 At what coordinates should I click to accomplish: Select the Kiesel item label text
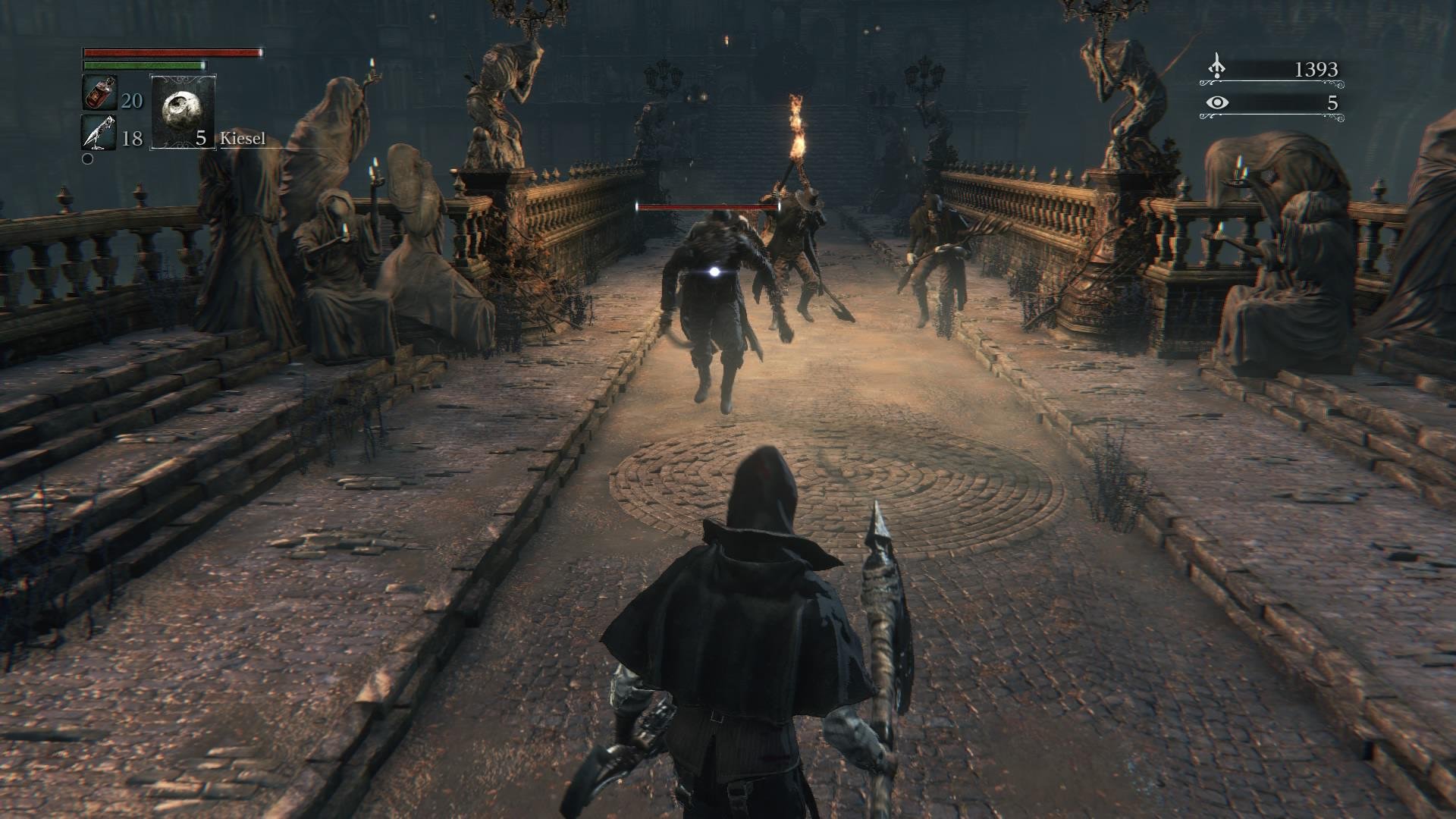(243, 139)
